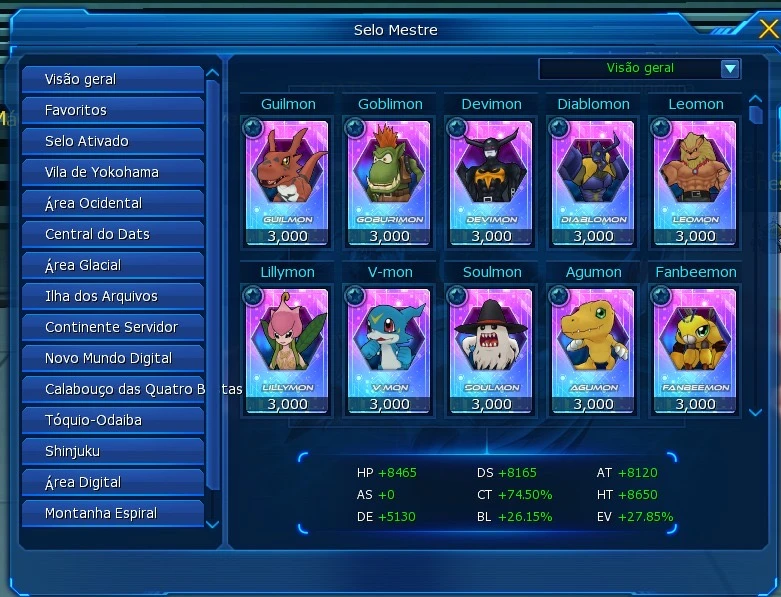Choose Ilha dos Arquivos
This screenshot has width=781, height=597.
pyautogui.click(x=112, y=296)
